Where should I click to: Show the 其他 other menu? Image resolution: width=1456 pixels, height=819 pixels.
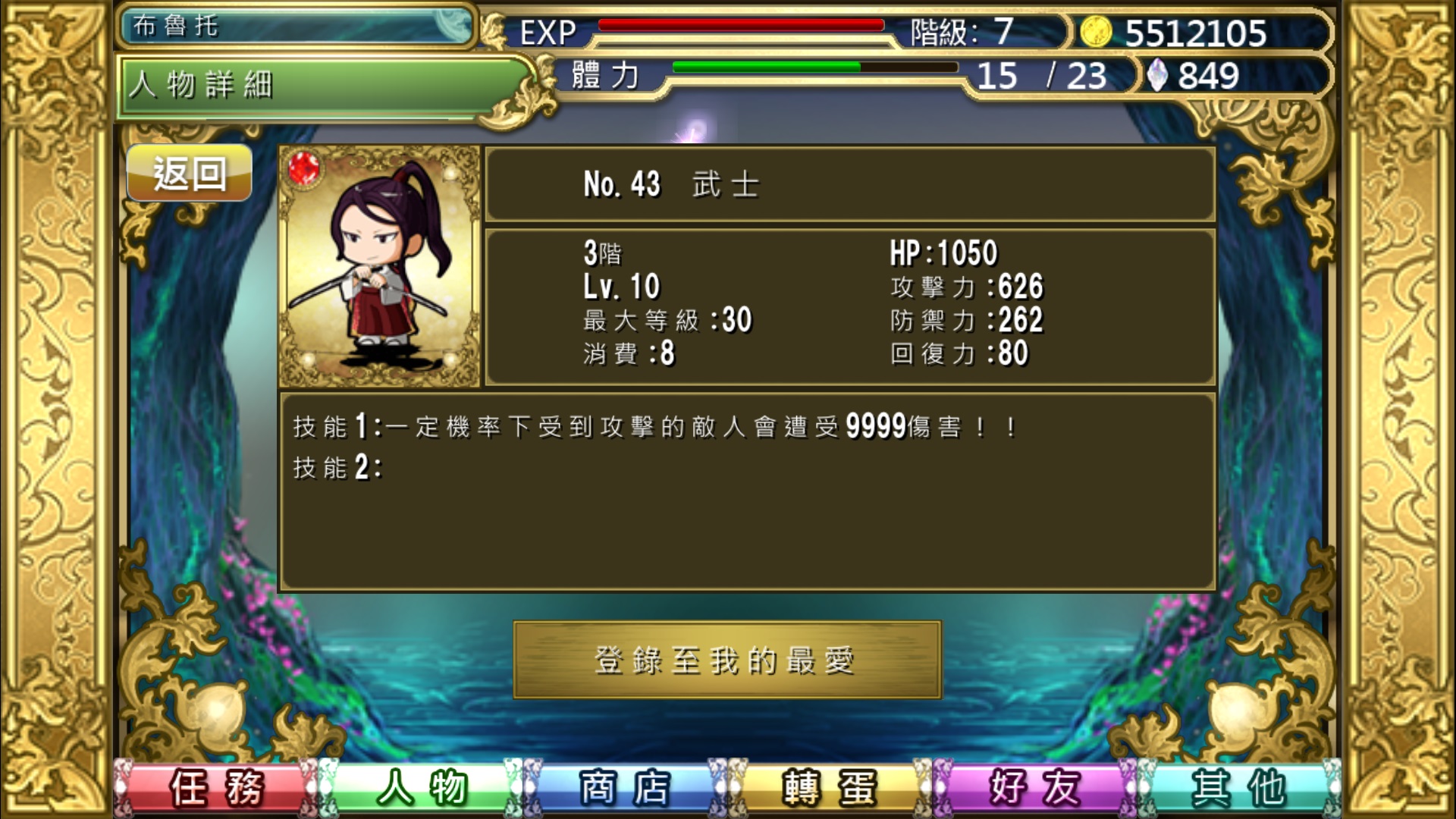click(1239, 787)
